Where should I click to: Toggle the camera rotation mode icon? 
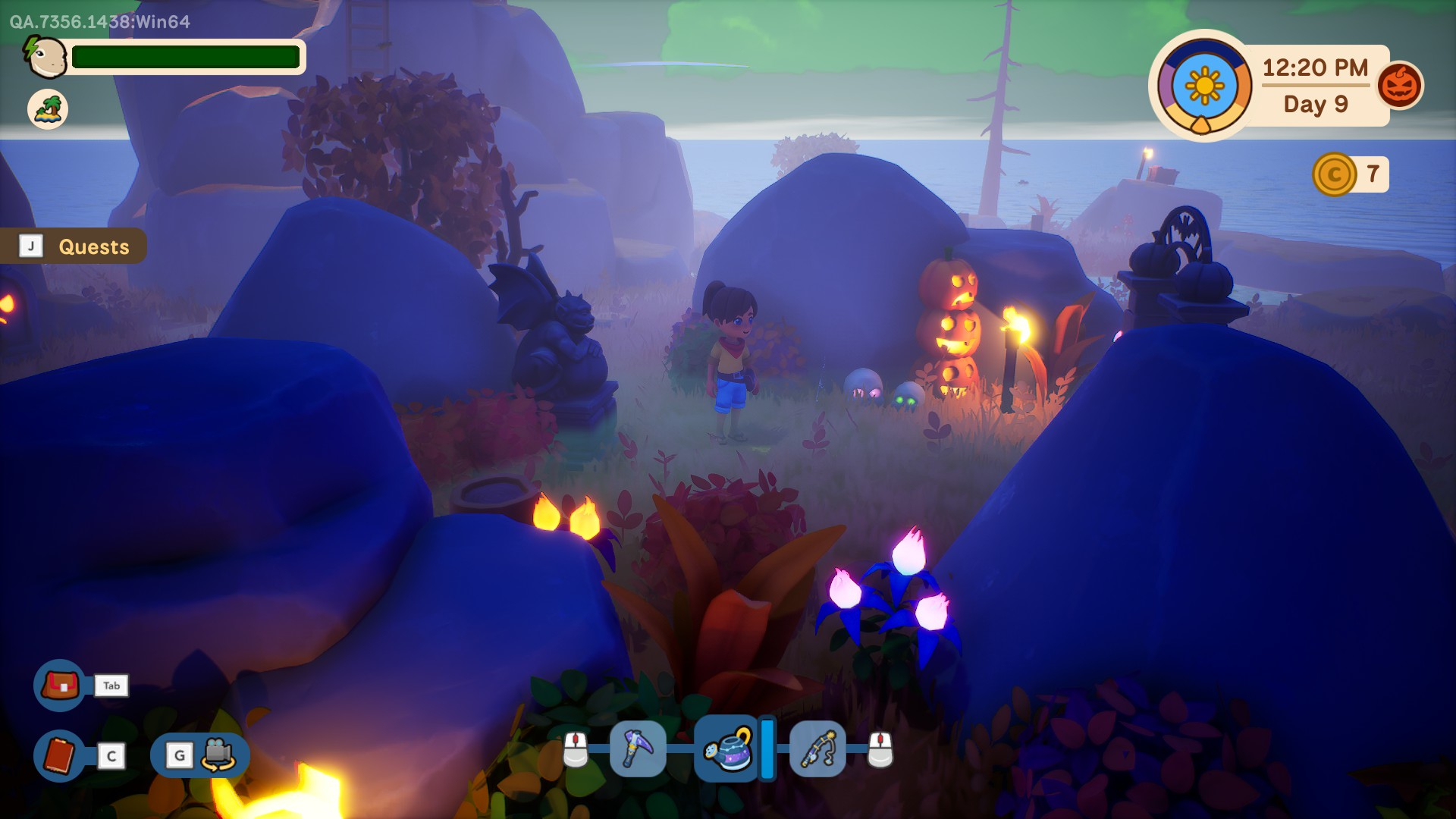tap(217, 755)
